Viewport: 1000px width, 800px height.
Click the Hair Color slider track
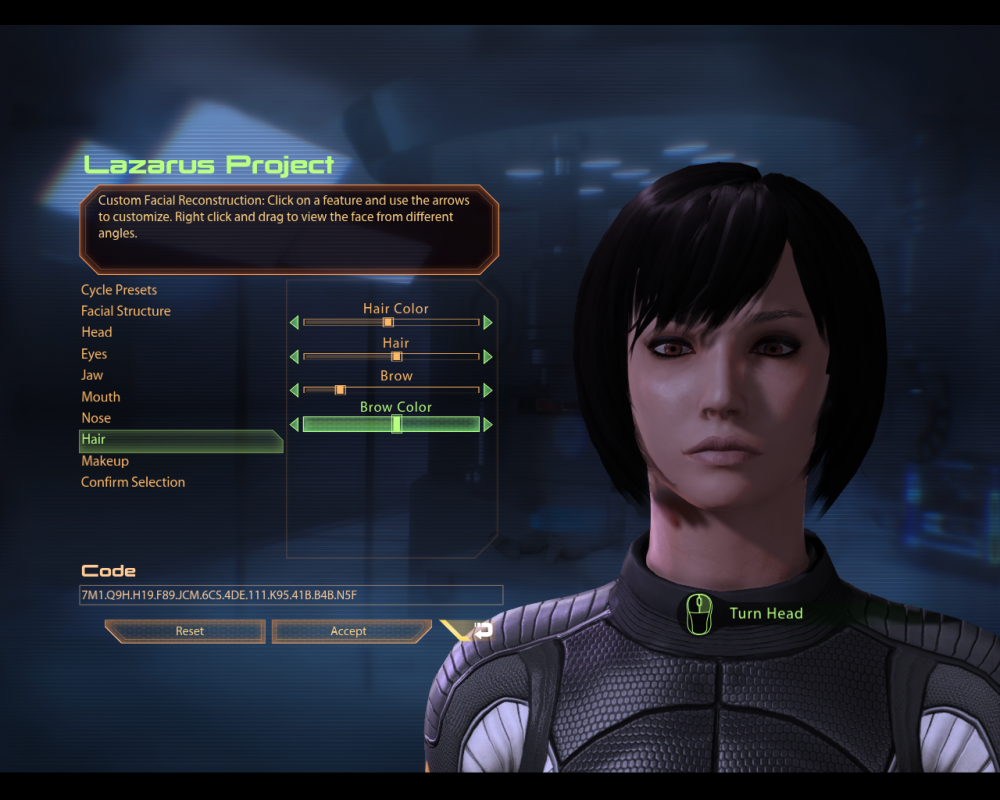pyautogui.click(x=391, y=322)
